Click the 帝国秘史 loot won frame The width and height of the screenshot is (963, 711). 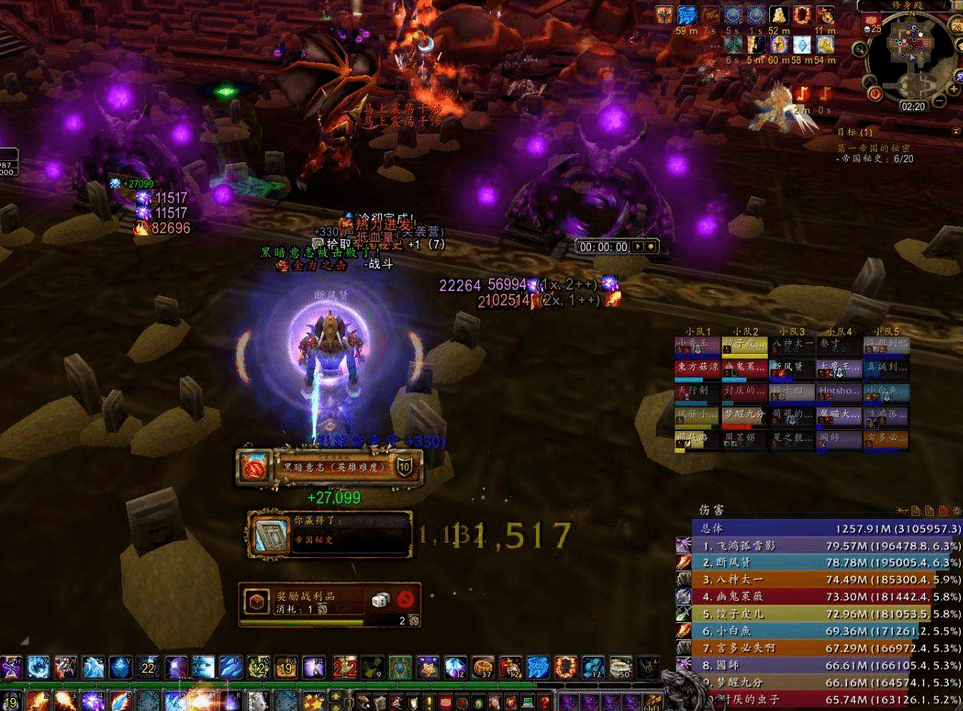330,532
